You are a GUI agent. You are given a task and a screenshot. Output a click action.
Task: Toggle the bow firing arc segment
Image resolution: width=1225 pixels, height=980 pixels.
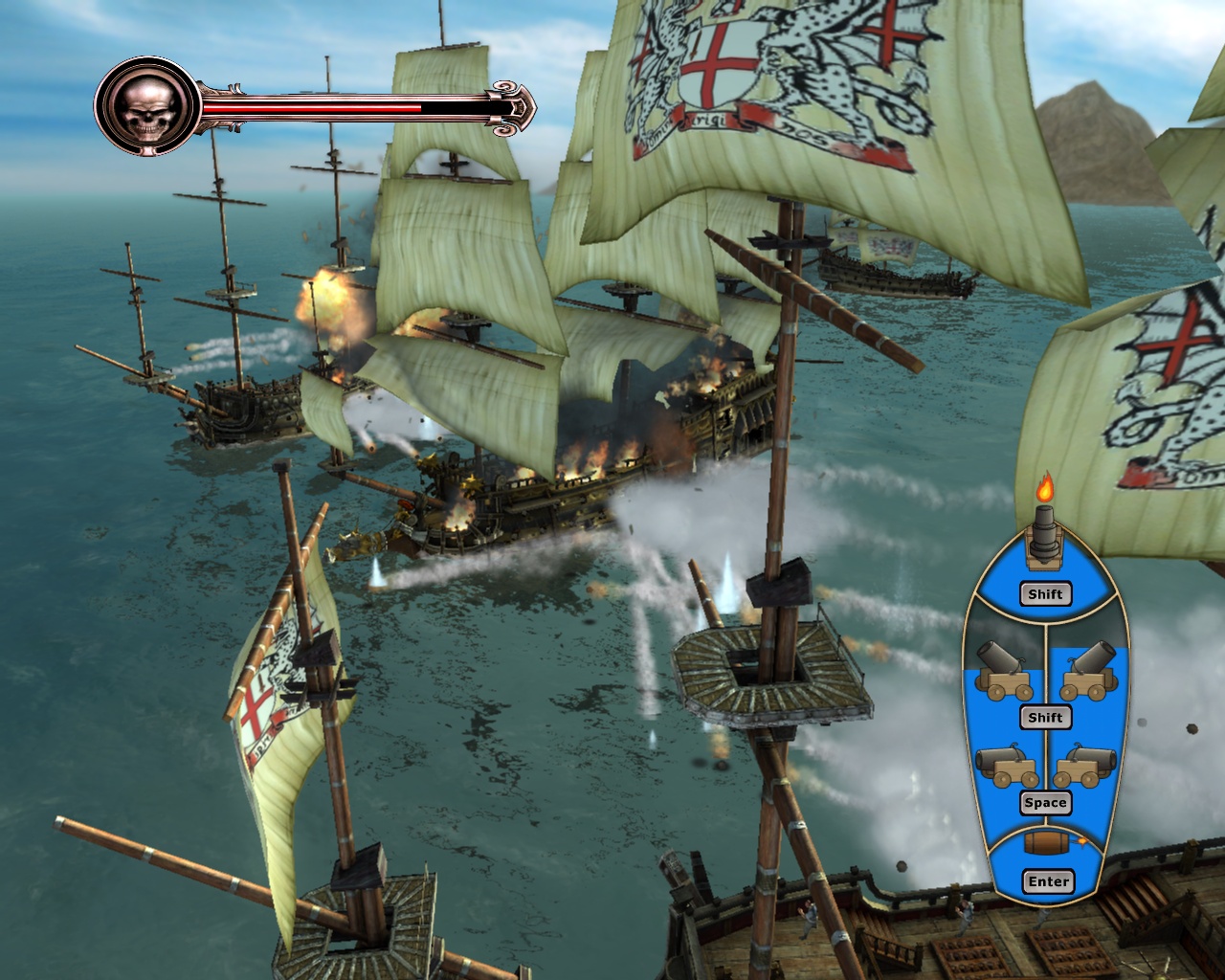pyautogui.click(x=1046, y=594)
